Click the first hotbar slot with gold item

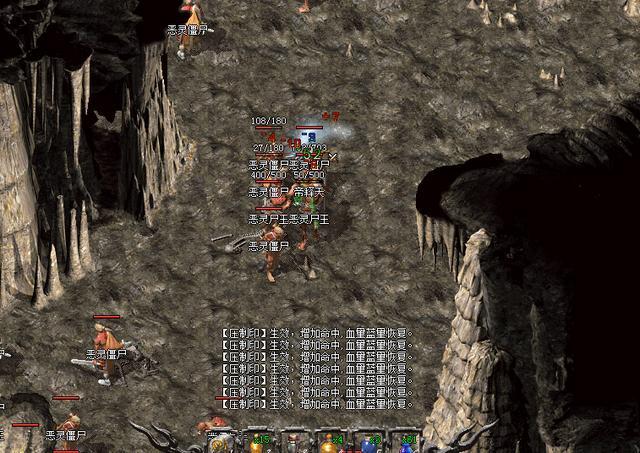click(217, 445)
